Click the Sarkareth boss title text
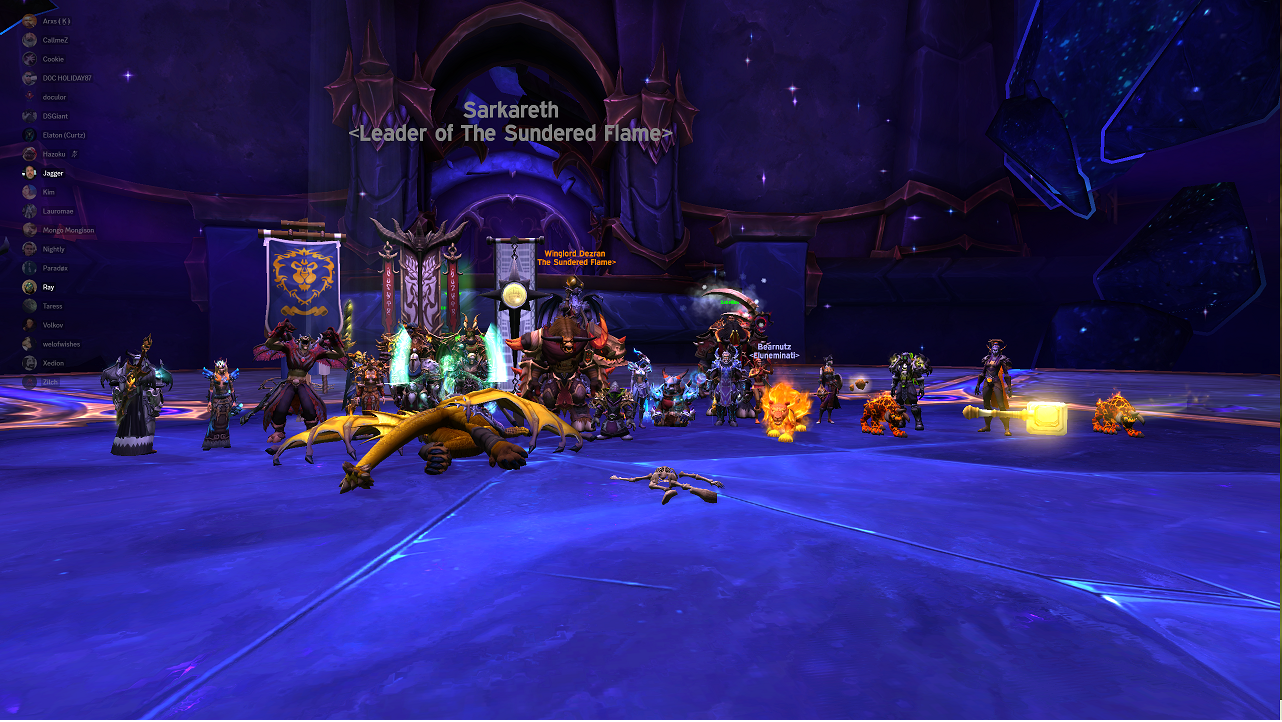The height and width of the screenshot is (722, 1282). (513, 110)
